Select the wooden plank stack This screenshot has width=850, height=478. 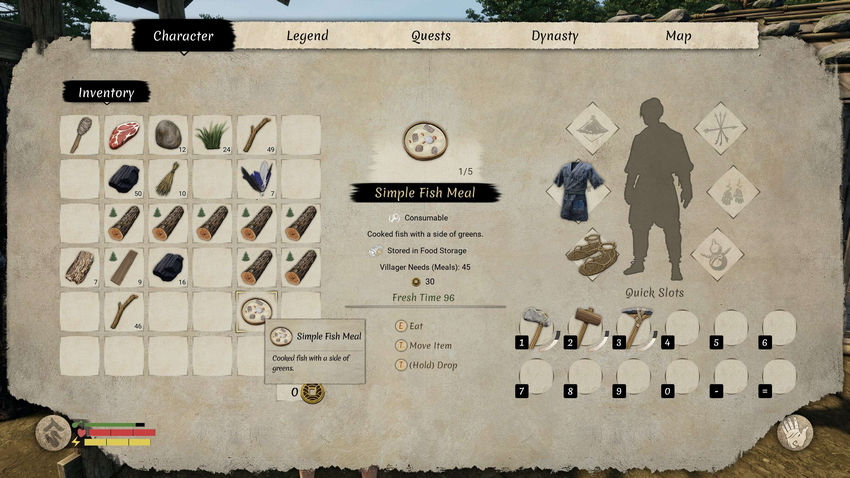coord(124,266)
